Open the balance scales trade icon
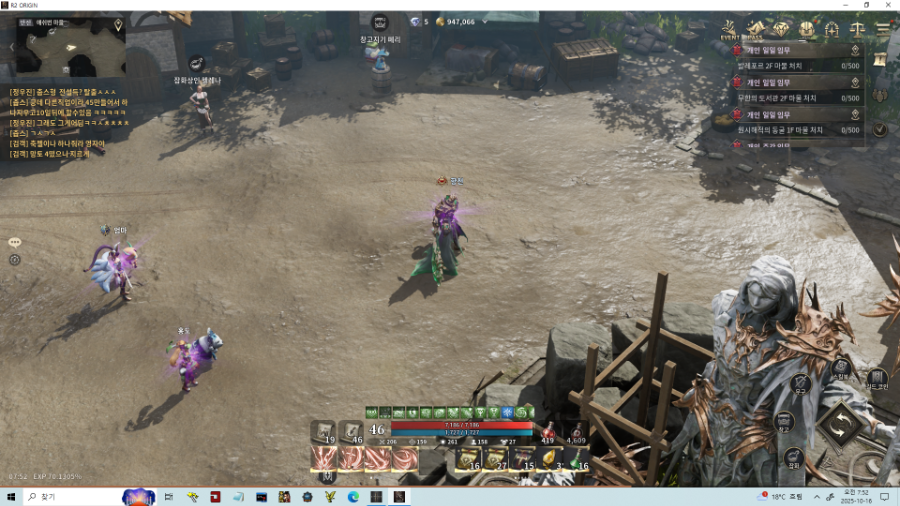This screenshot has height=506, width=900. 856,29
